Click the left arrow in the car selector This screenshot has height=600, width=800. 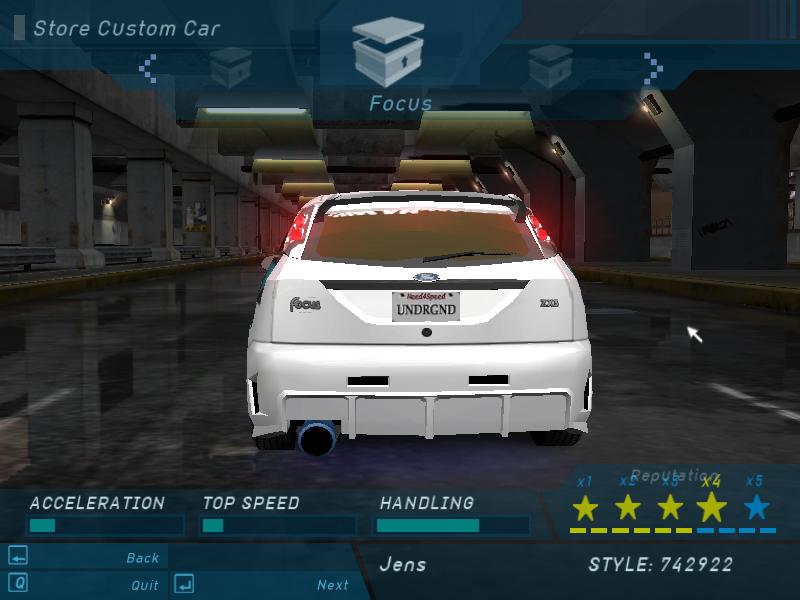(148, 67)
